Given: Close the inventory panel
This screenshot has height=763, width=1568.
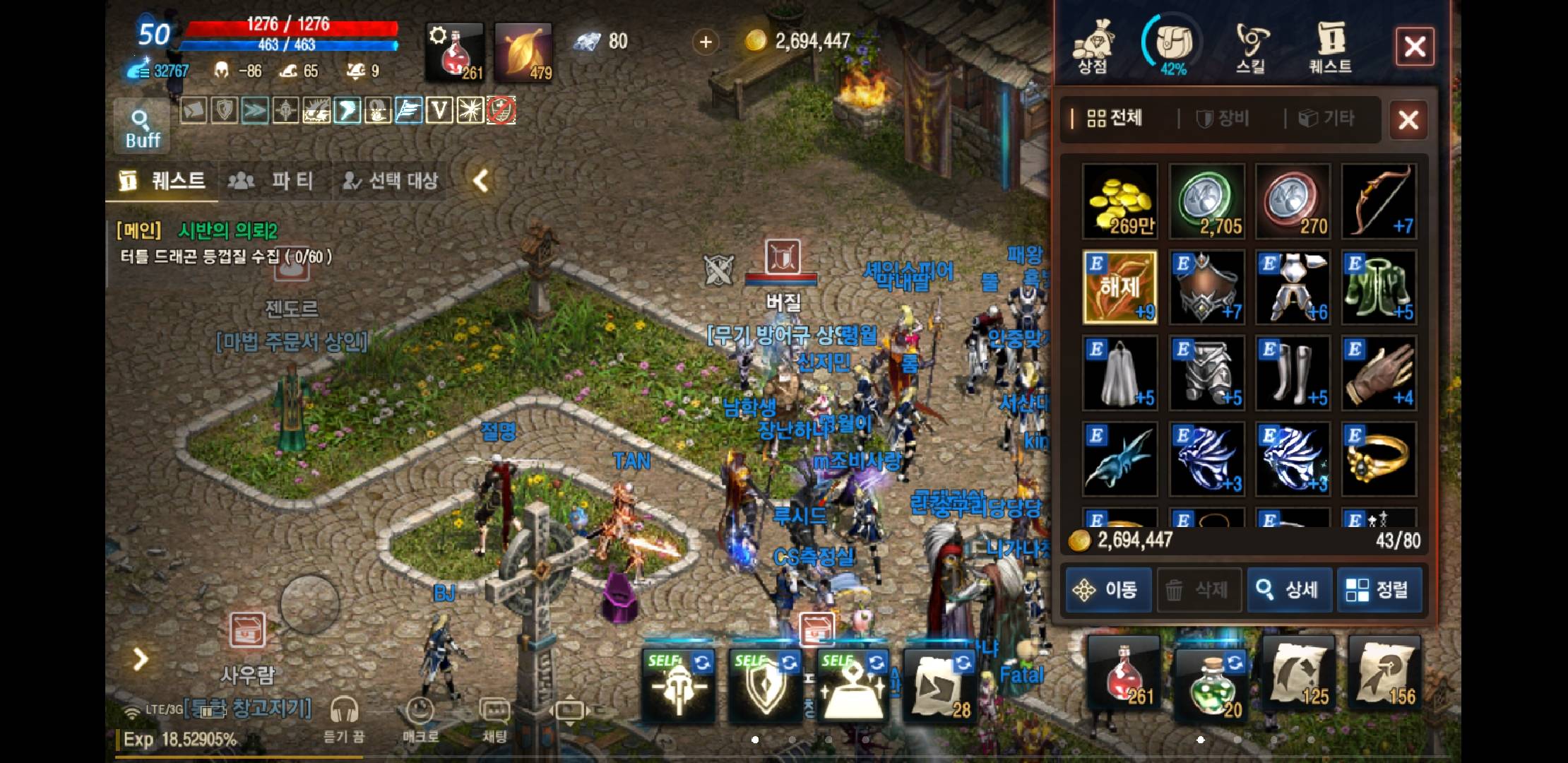Looking at the screenshot, I should point(1408,119).
